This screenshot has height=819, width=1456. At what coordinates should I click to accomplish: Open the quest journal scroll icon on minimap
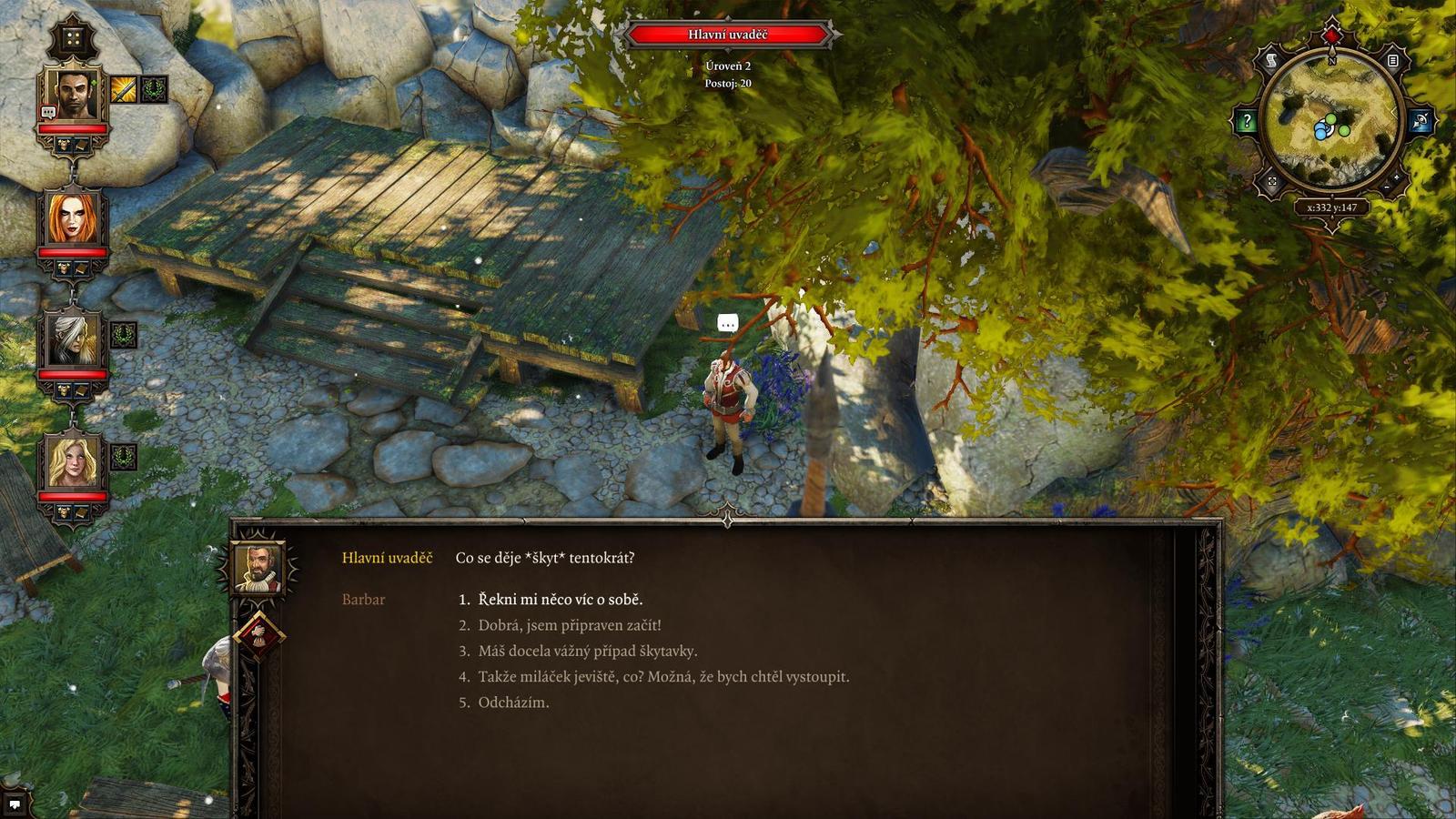pyautogui.click(x=1273, y=60)
